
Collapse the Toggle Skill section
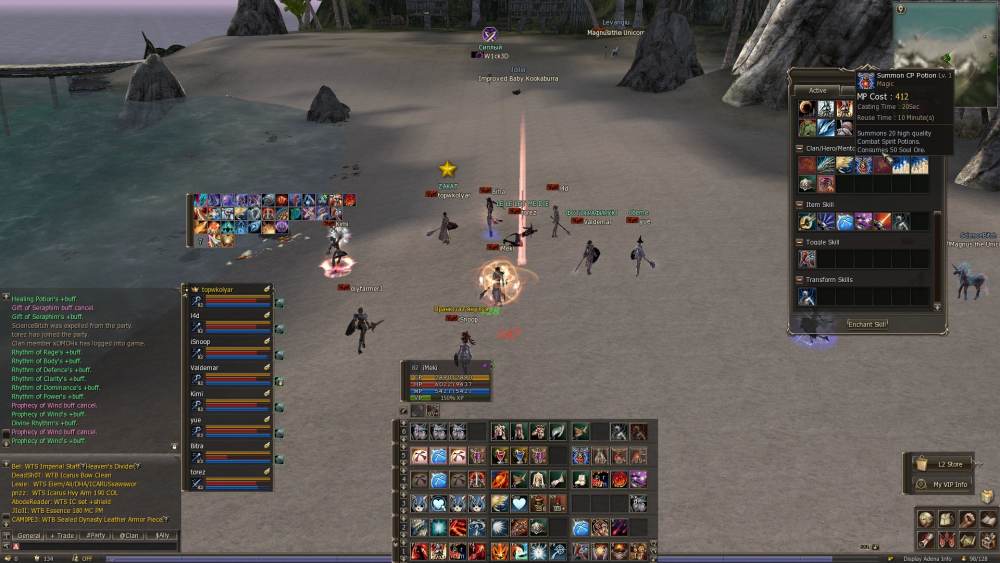[x=800, y=242]
